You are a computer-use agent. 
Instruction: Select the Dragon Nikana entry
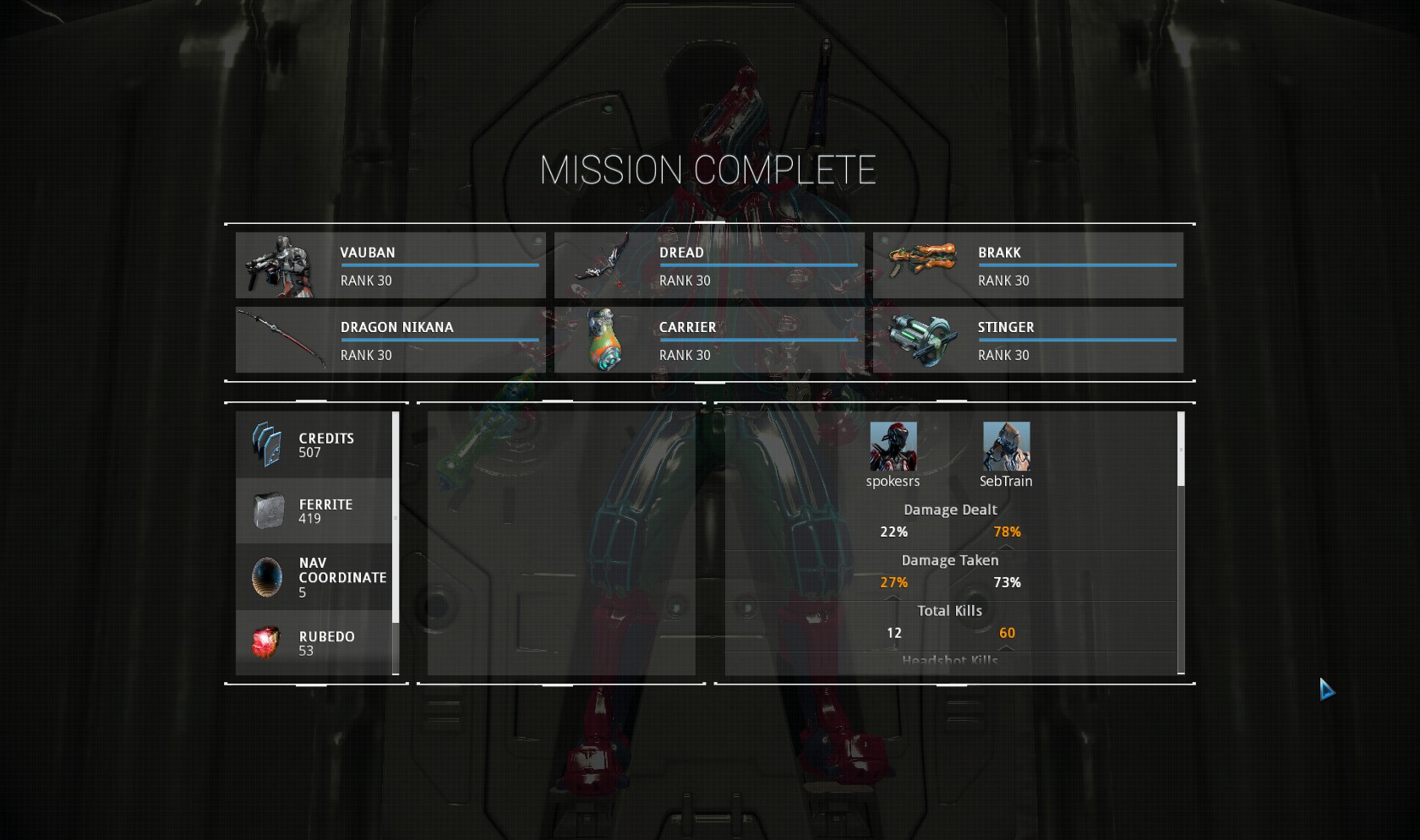[390, 340]
